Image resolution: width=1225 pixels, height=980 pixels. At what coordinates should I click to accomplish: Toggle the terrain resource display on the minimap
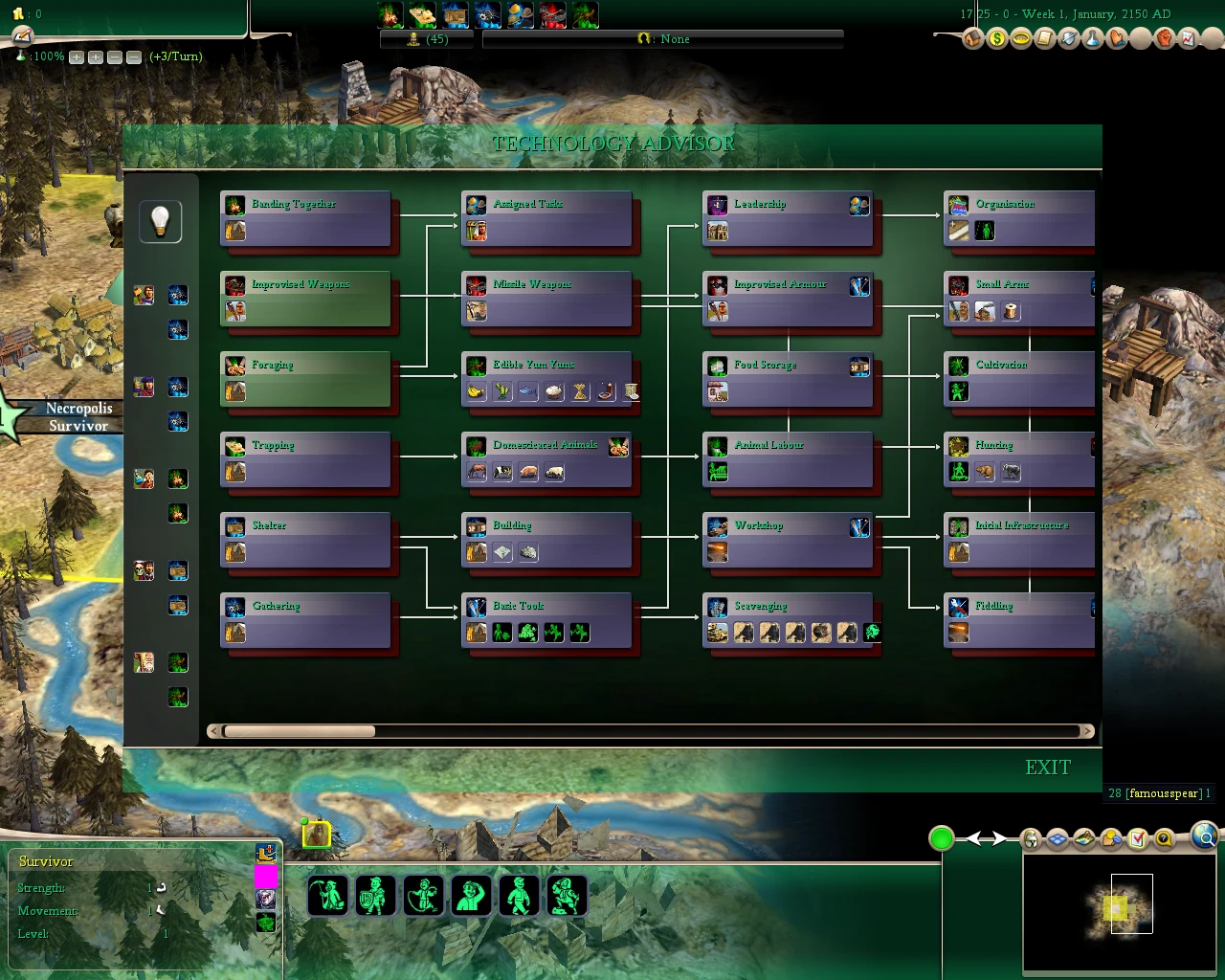point(1084,839)
